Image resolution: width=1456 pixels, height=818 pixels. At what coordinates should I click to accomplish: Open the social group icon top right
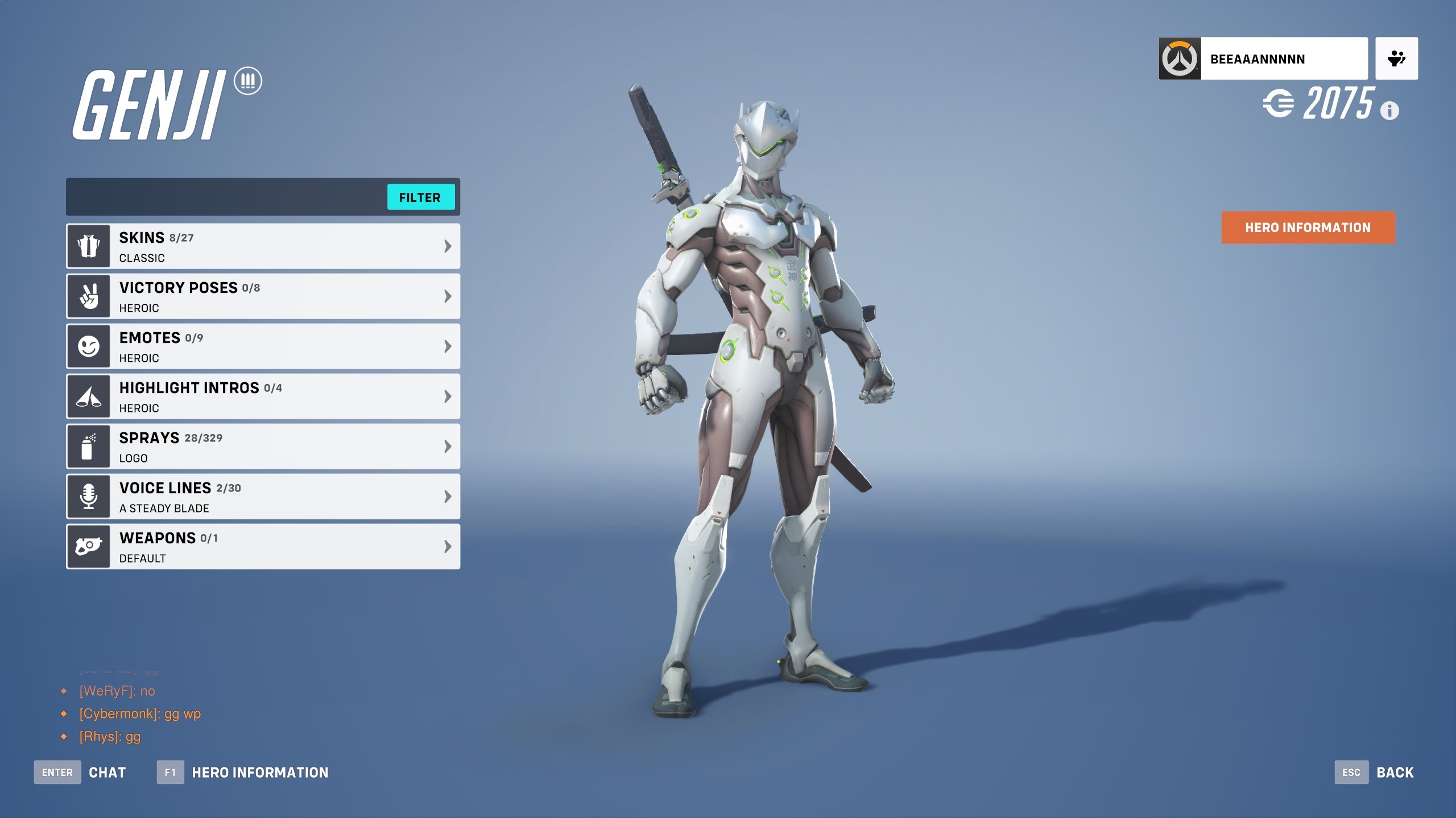(x=1397, y=57)
